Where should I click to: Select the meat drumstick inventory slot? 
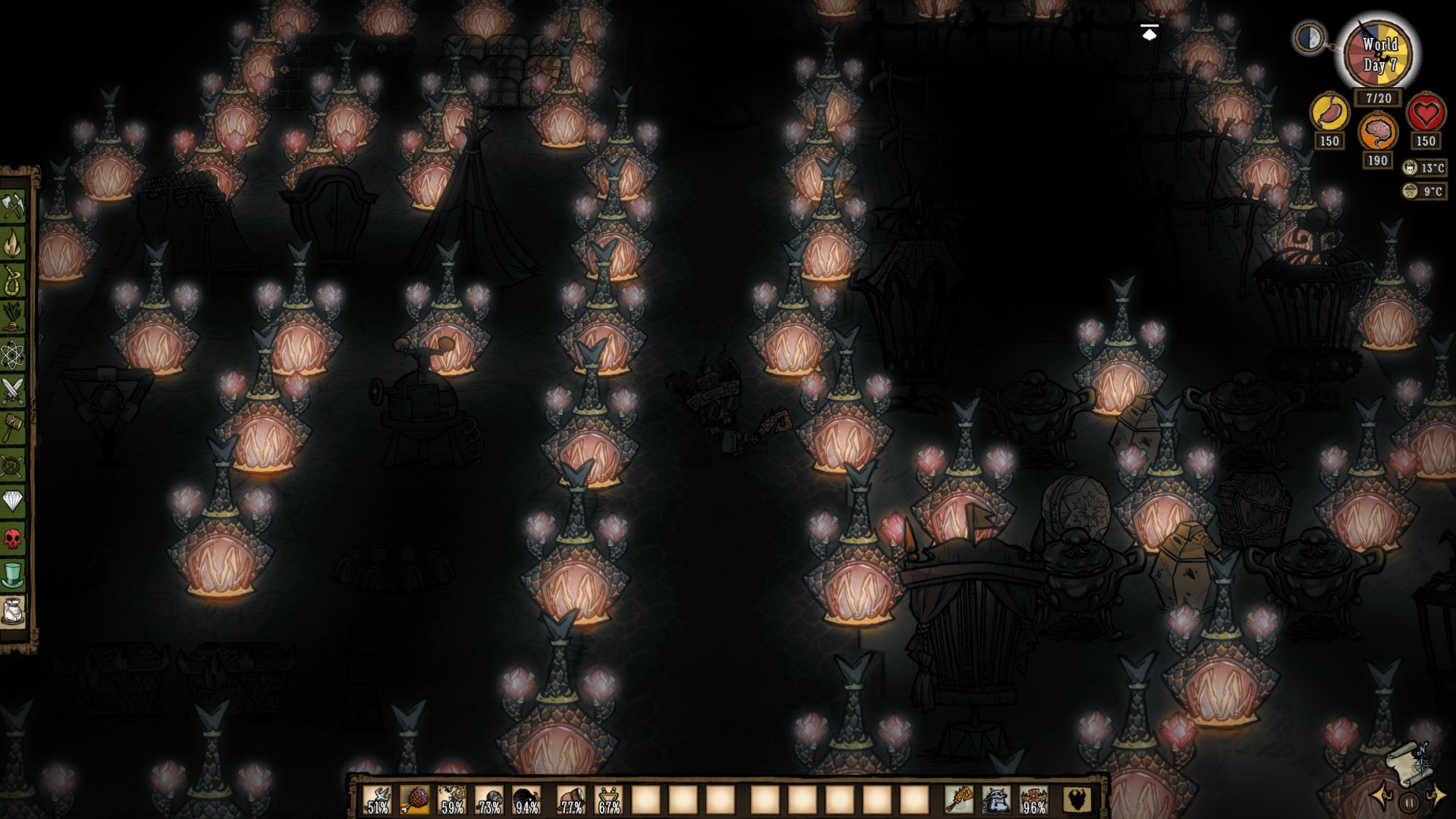(415, 799)
